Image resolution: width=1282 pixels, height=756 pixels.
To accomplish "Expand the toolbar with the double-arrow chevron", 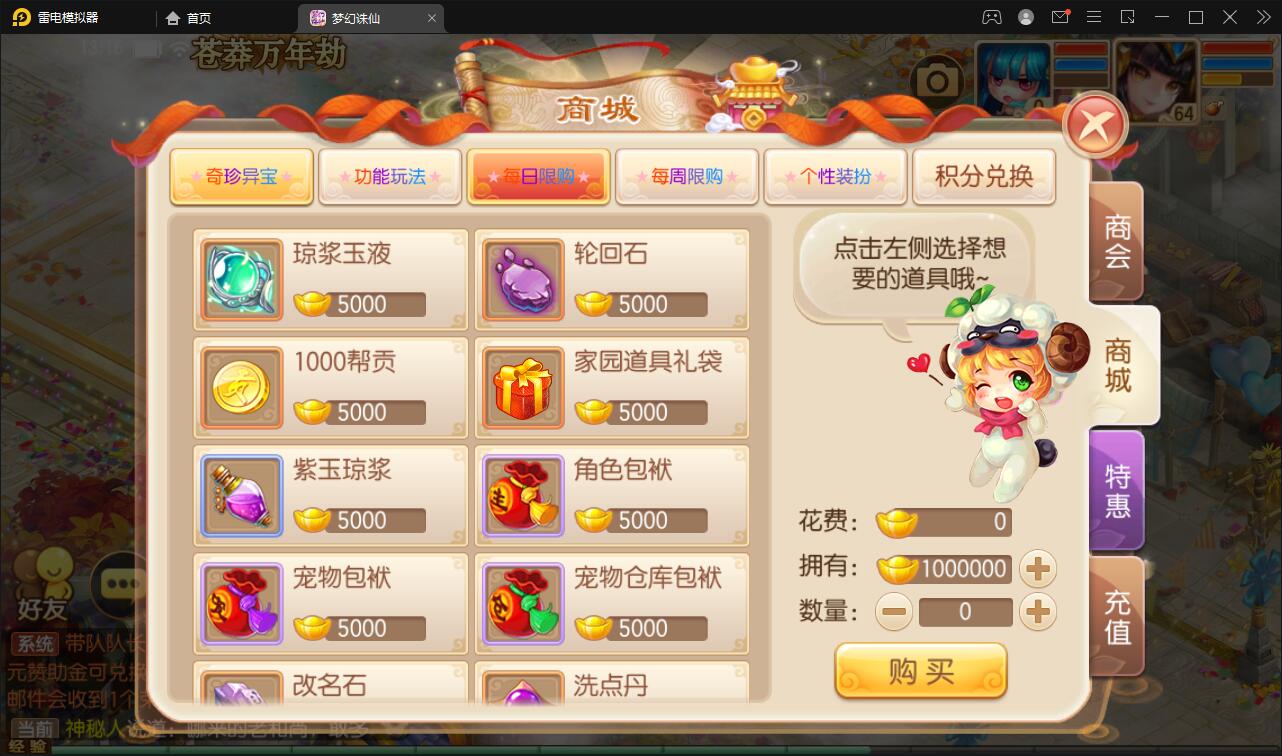I will pyautogui.click(x=1262, y=17).
